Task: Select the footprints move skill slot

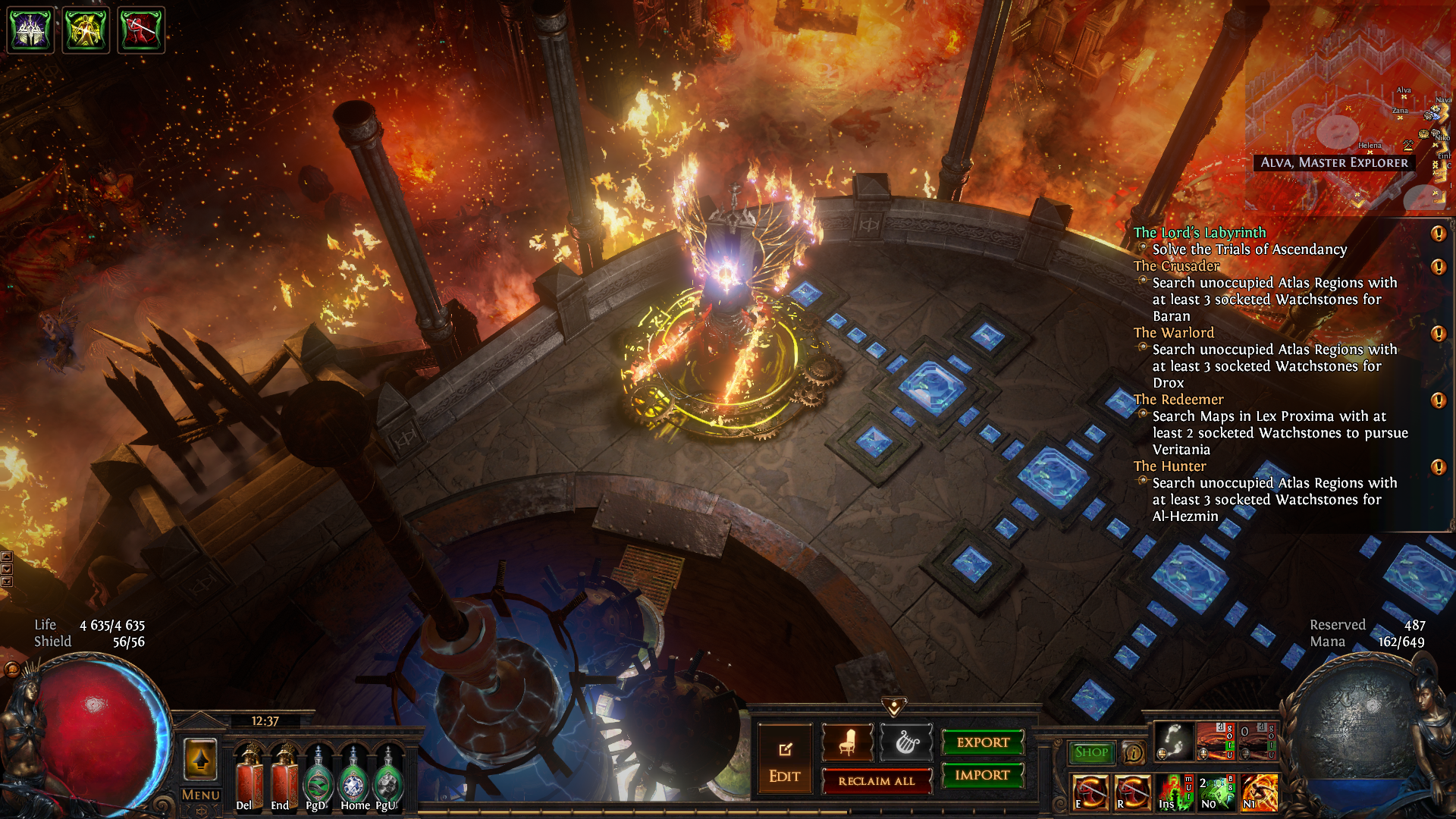Action: click(x=1173, y=741)
